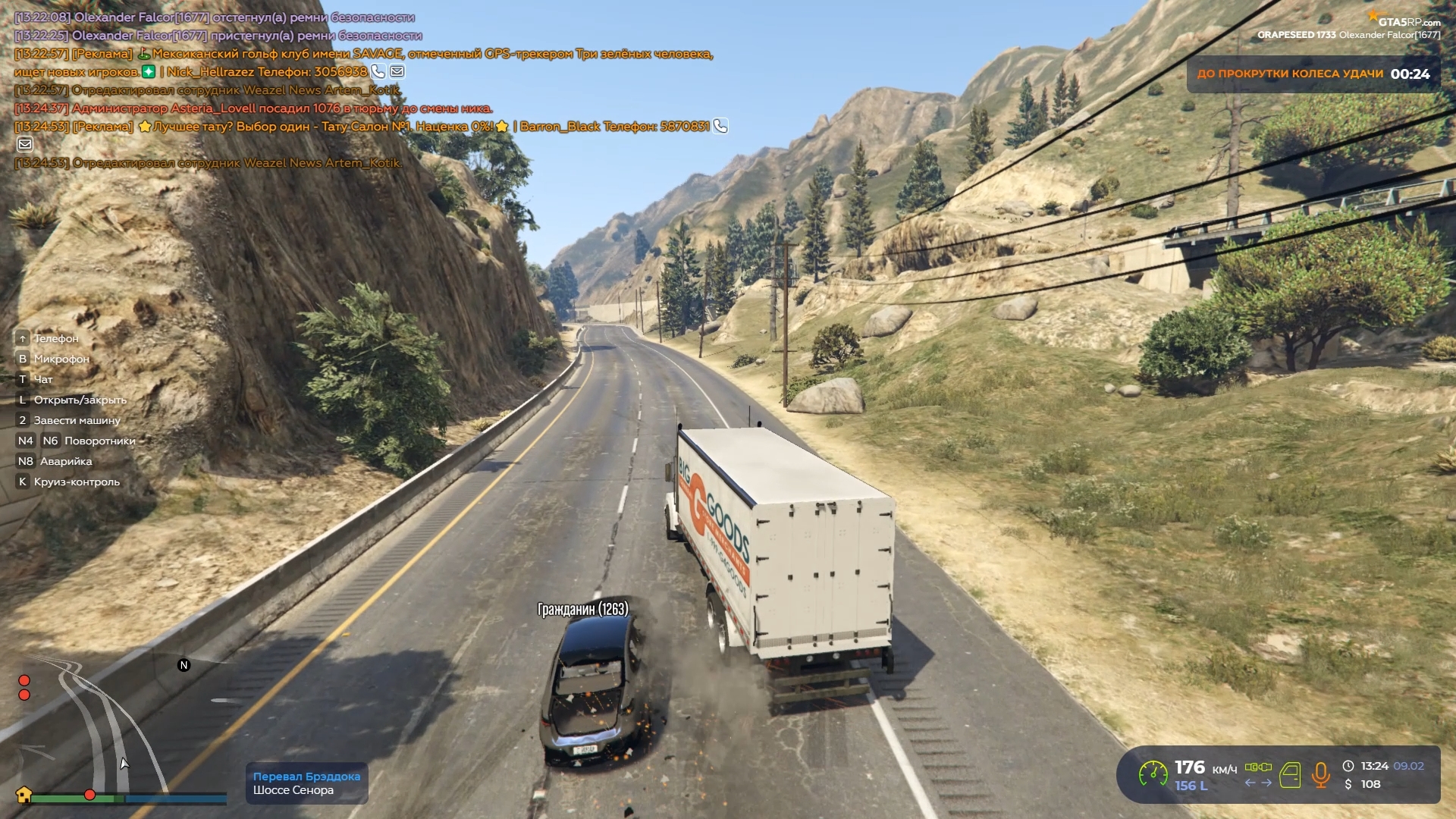Call Barron_Black via the phone icon
1456x819 pixels.
click(720, 127)
